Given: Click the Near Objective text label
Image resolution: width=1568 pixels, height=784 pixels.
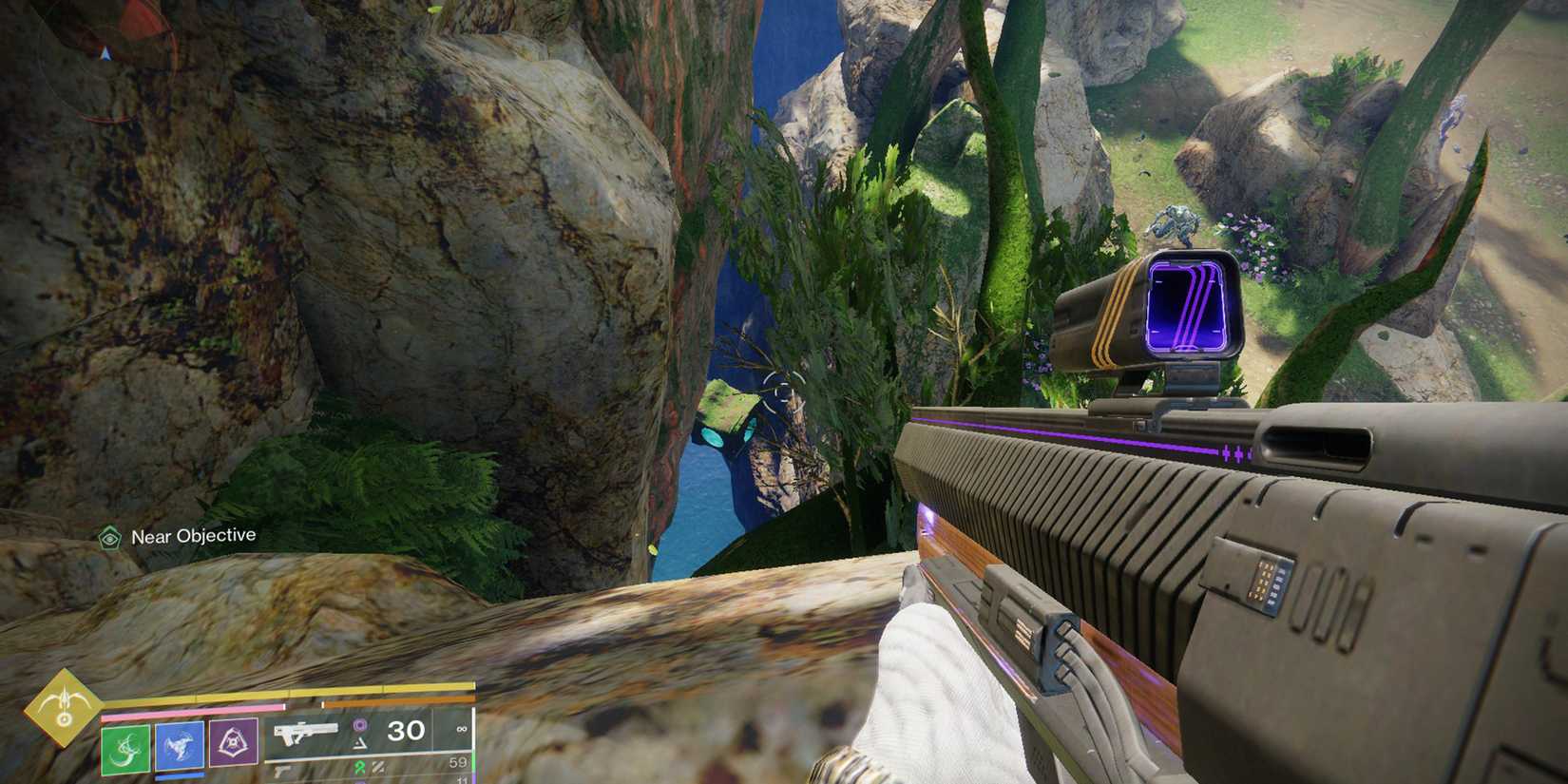Looking at the screenshot, I should tap(194, 535).
